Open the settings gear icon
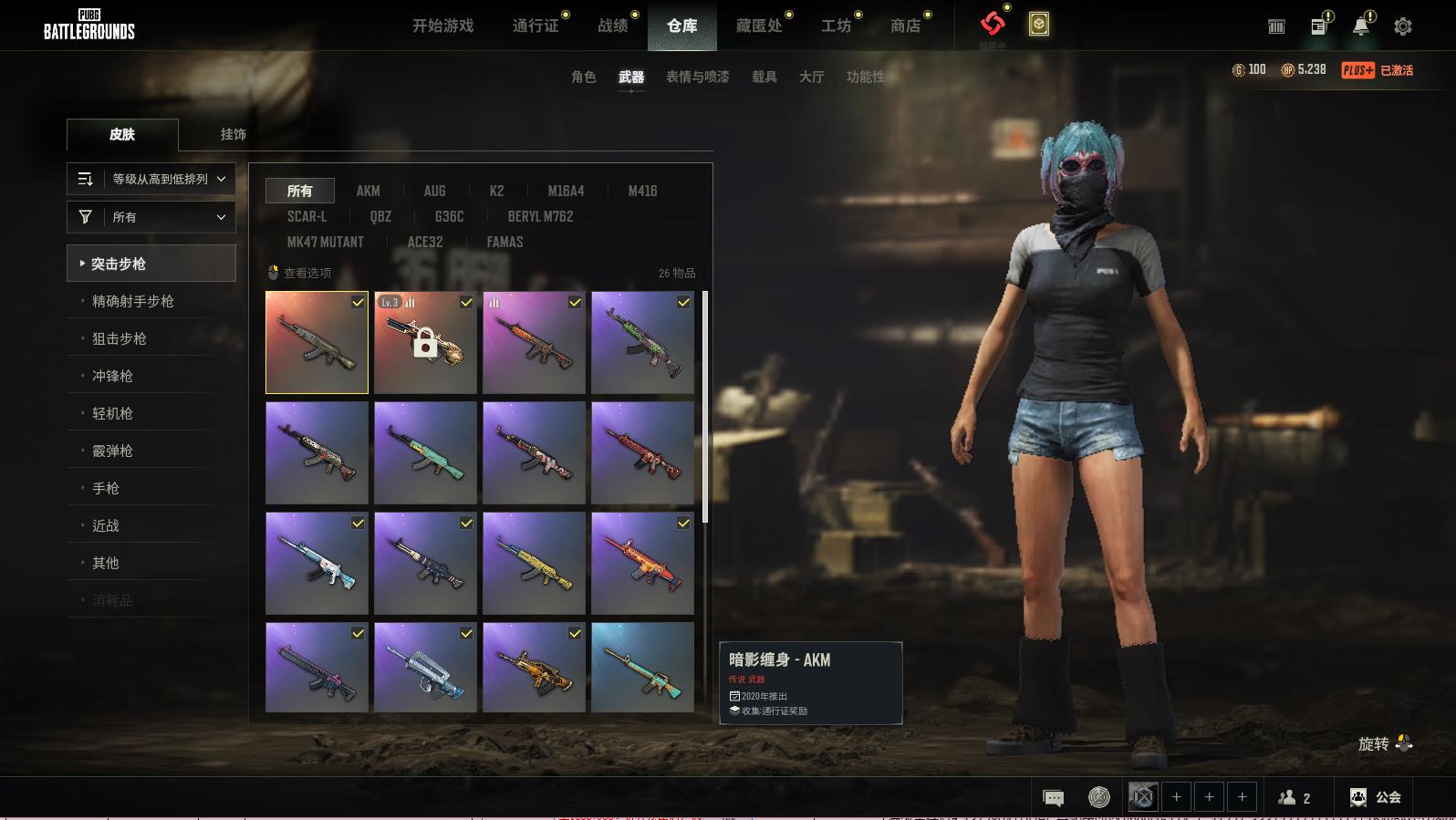The image size is (1456, 820). 1403,26
